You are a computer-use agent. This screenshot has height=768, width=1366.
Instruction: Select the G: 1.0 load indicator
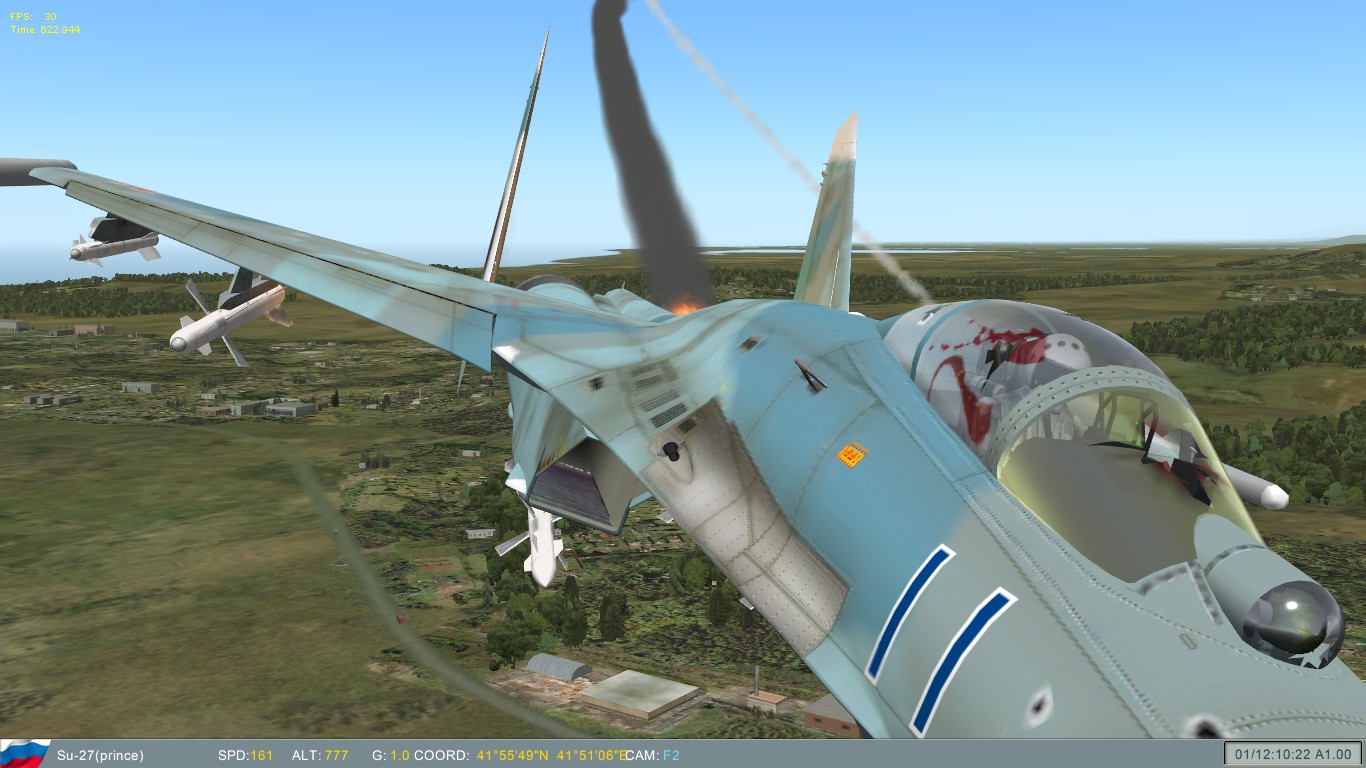point(391,755)
